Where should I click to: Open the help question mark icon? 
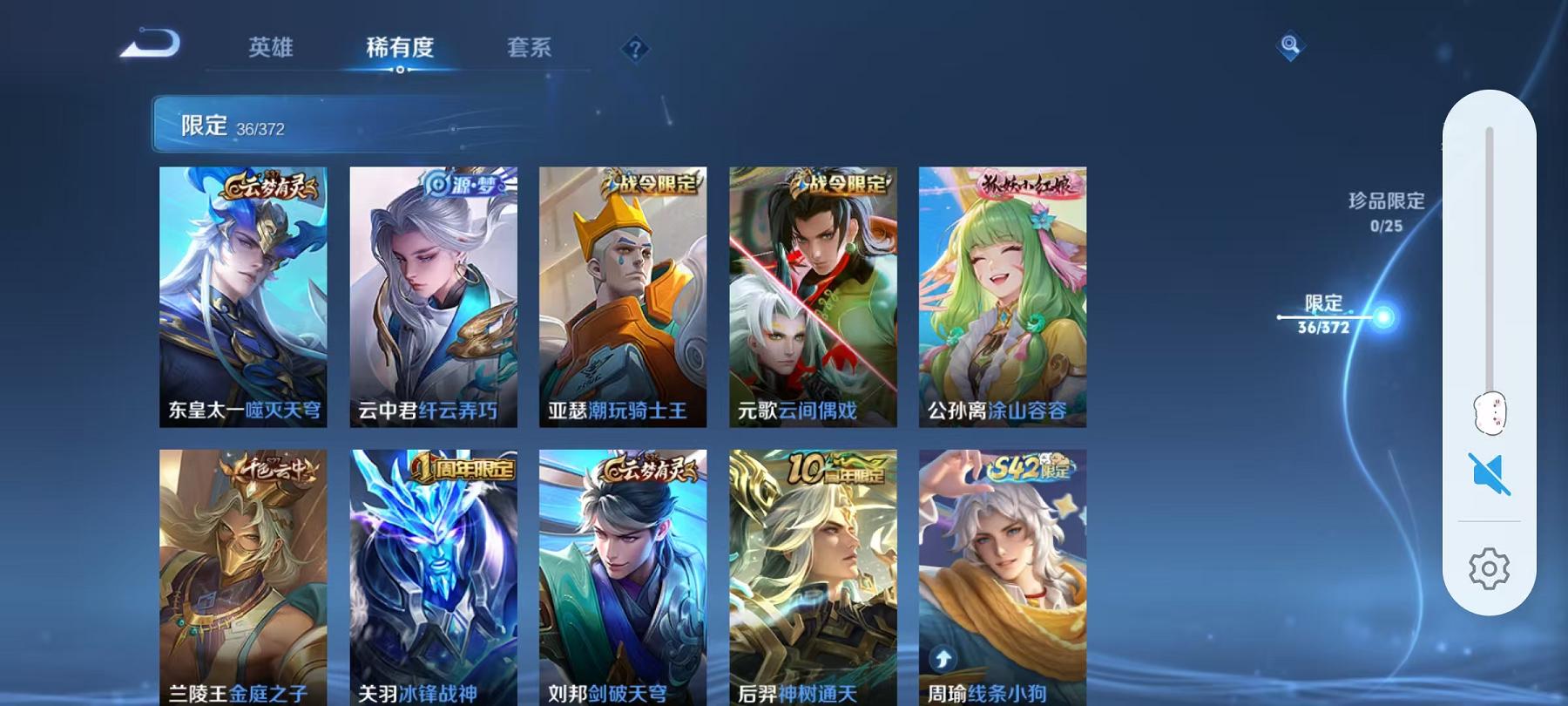(x=635, y=49)
